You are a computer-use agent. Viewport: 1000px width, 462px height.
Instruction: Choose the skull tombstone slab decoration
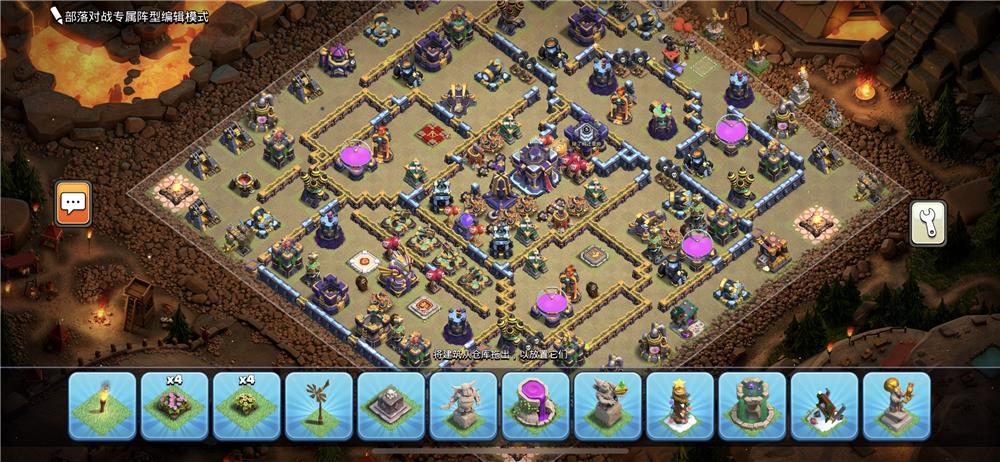(x=391, y=406)
